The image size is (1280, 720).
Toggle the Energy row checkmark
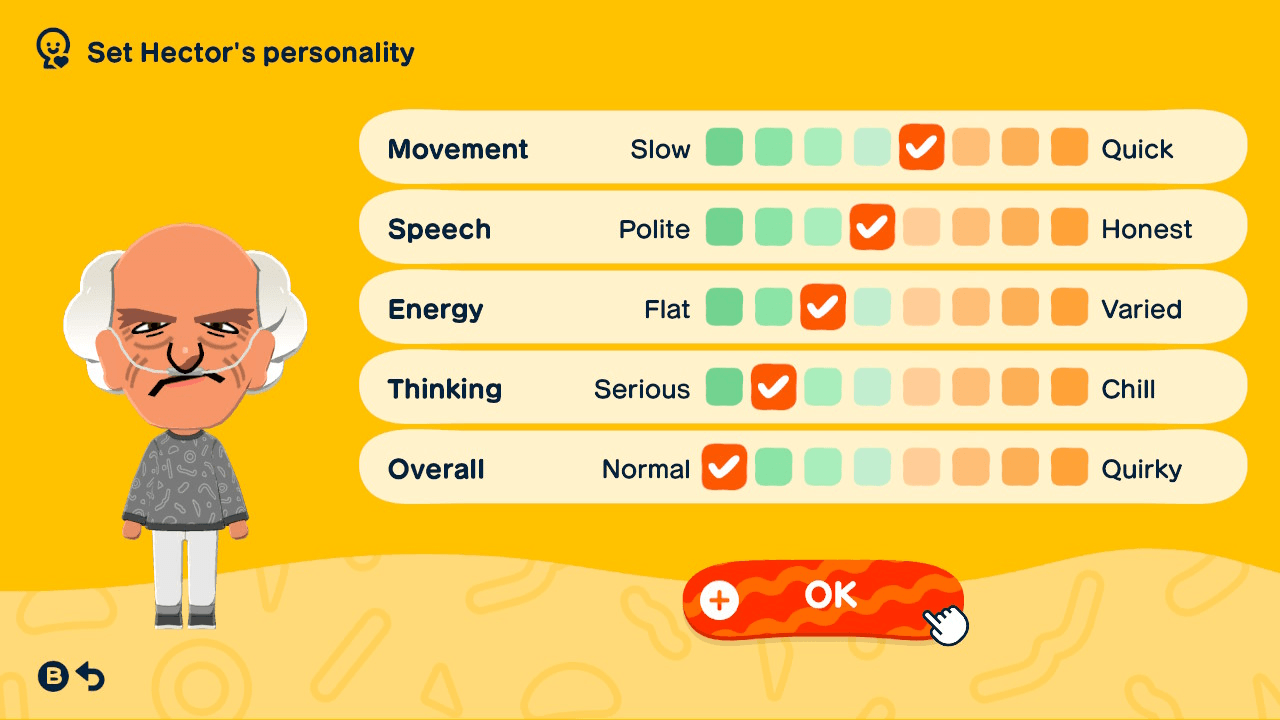(823, 307)
